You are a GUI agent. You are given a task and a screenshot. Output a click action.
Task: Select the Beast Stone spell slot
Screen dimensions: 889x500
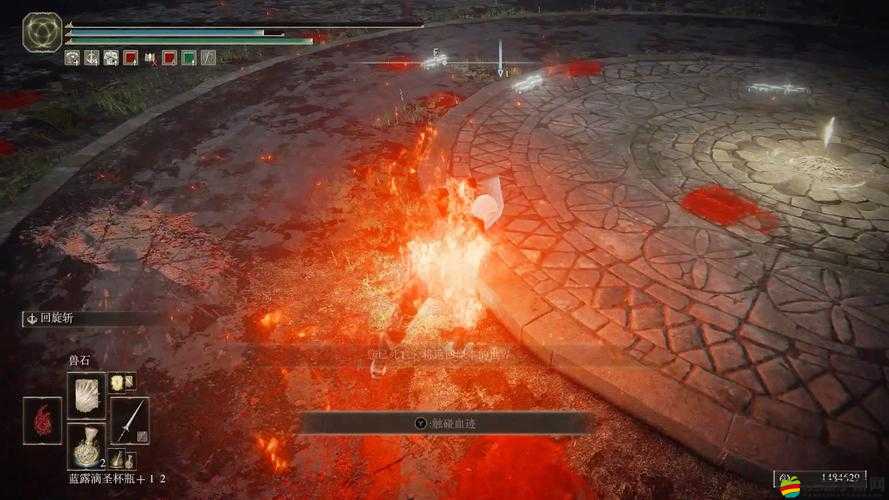86,393
